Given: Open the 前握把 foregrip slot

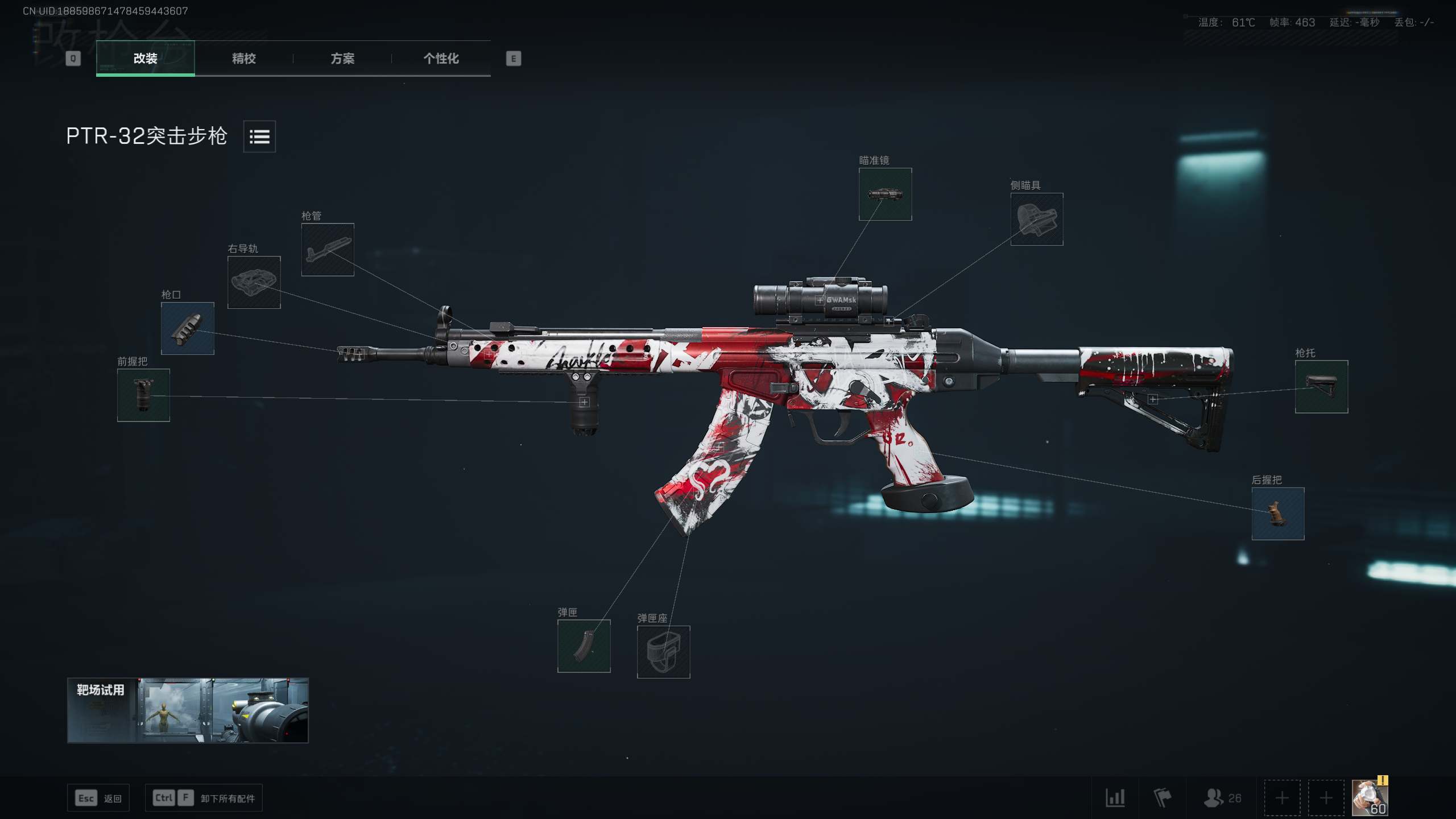Looking at the screenshot, I should pyautogui.click(x=143, y=395).
